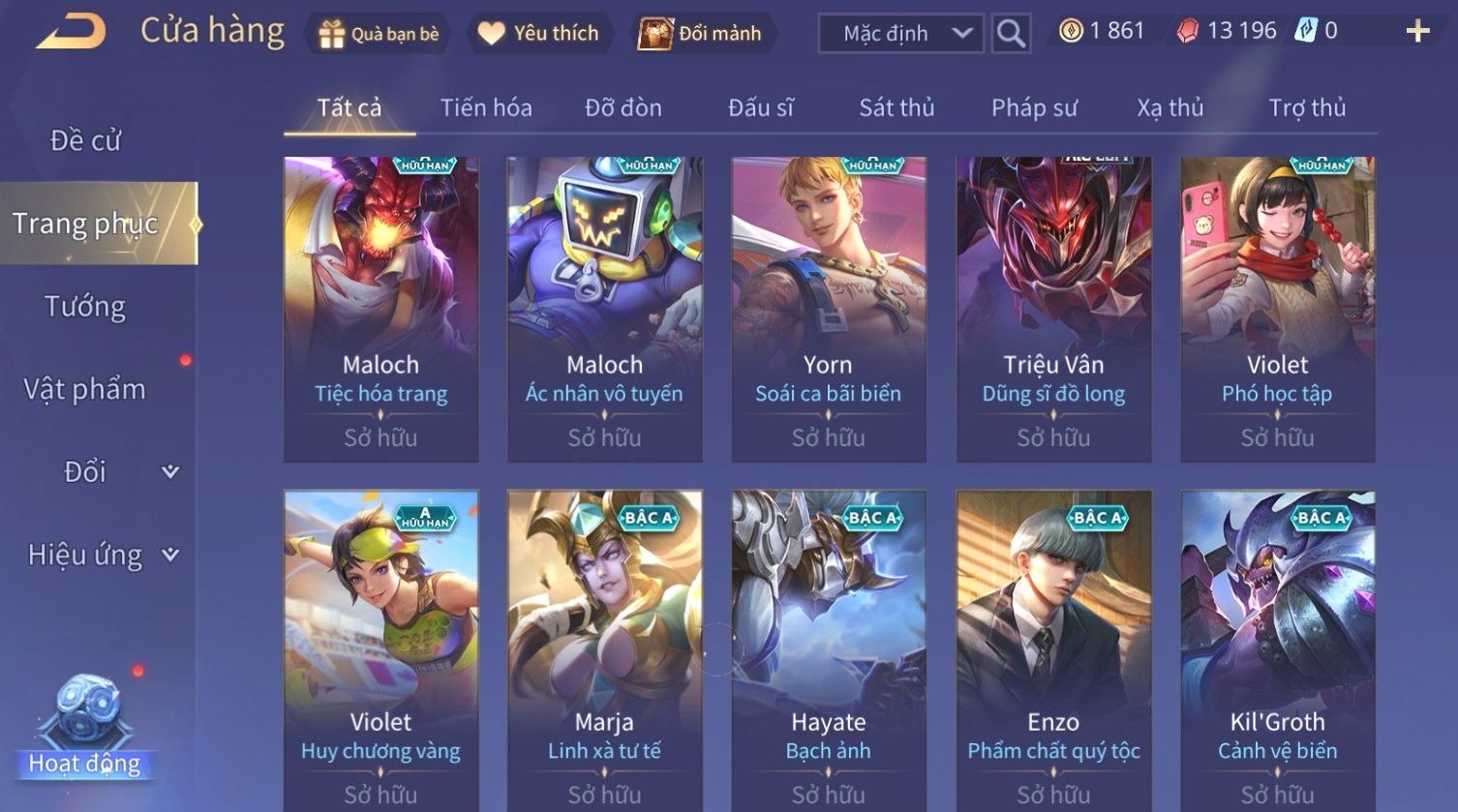The image size is (1458, 812).
Task: Open the Vật phẩm items section
Action: 85,389
